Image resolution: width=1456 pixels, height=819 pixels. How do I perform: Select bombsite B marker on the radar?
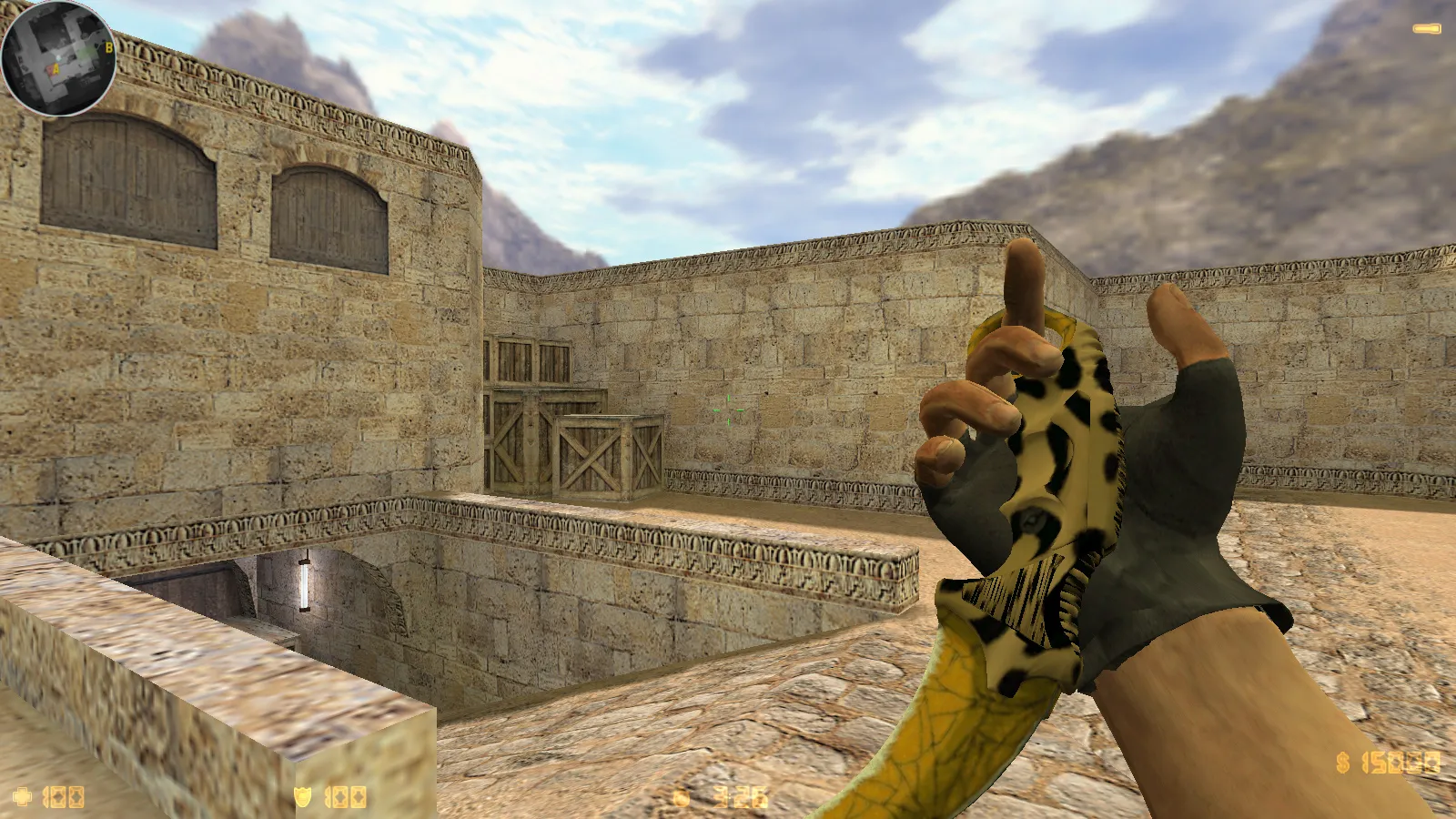[x=109, y=47]
